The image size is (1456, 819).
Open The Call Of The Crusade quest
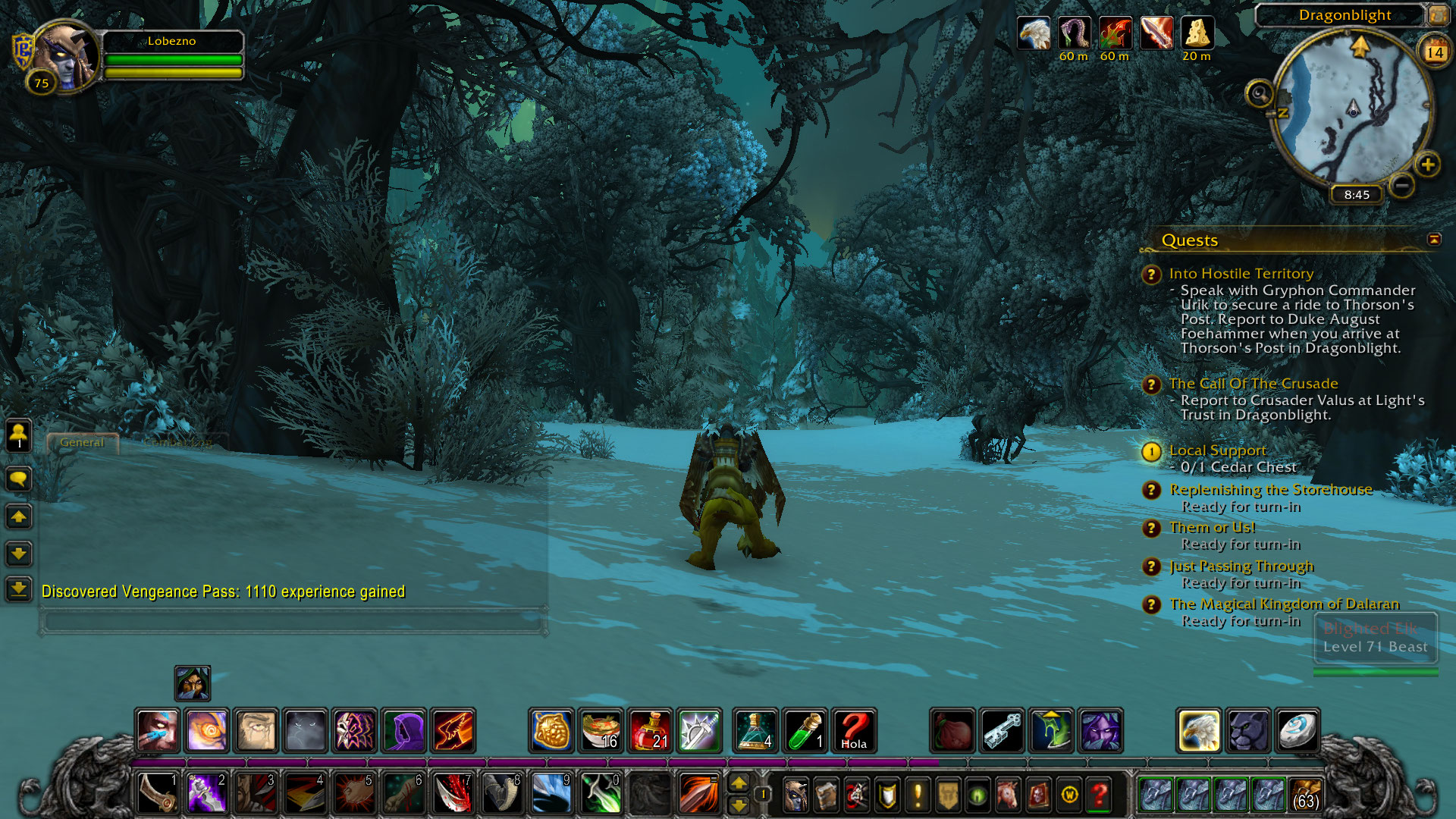tap(1253, 384)
